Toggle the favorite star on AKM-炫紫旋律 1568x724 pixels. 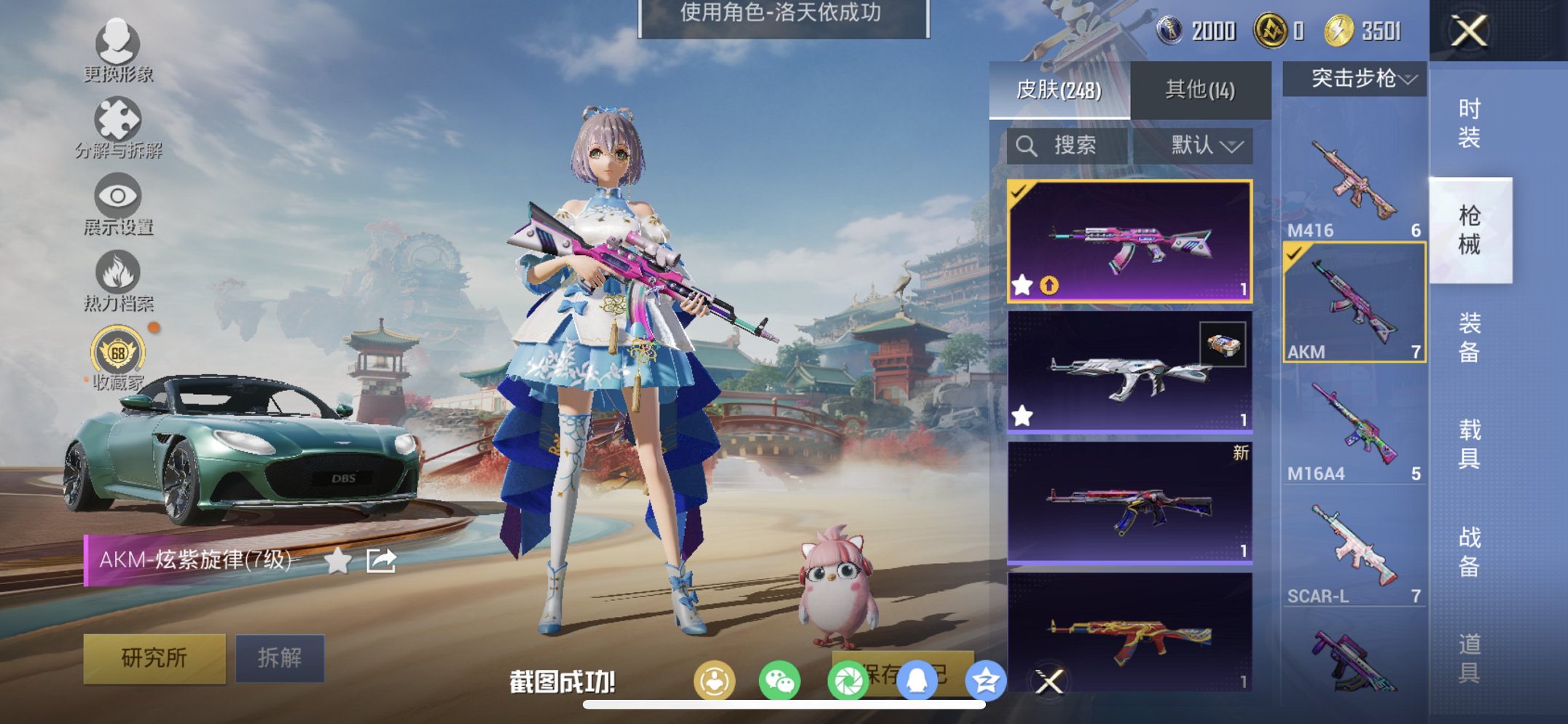pyautogui.click(x=337, y=559)
